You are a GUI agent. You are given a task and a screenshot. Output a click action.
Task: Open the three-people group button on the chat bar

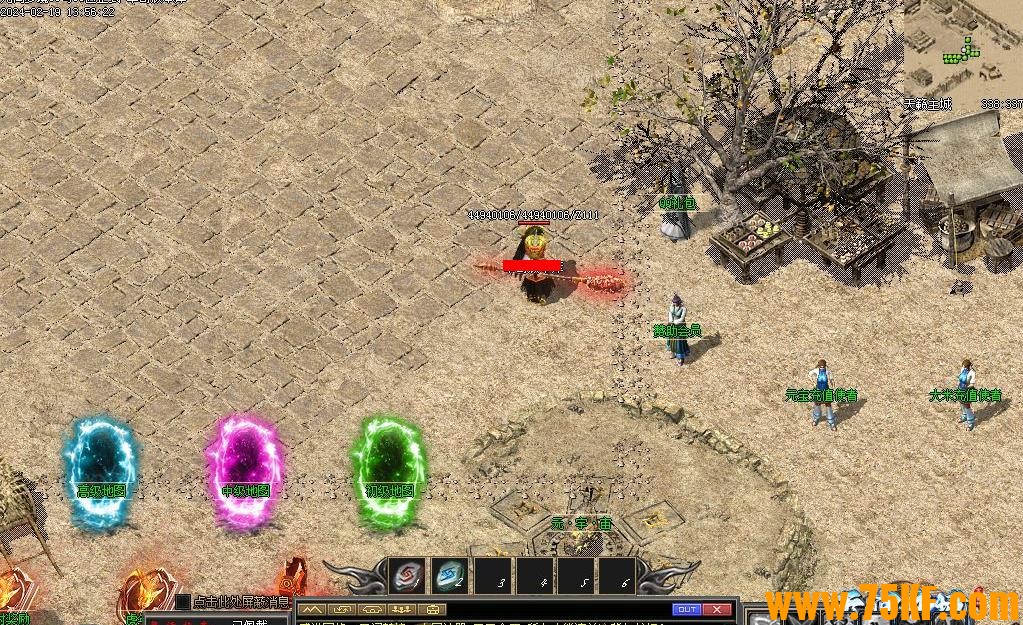point(404,609)
